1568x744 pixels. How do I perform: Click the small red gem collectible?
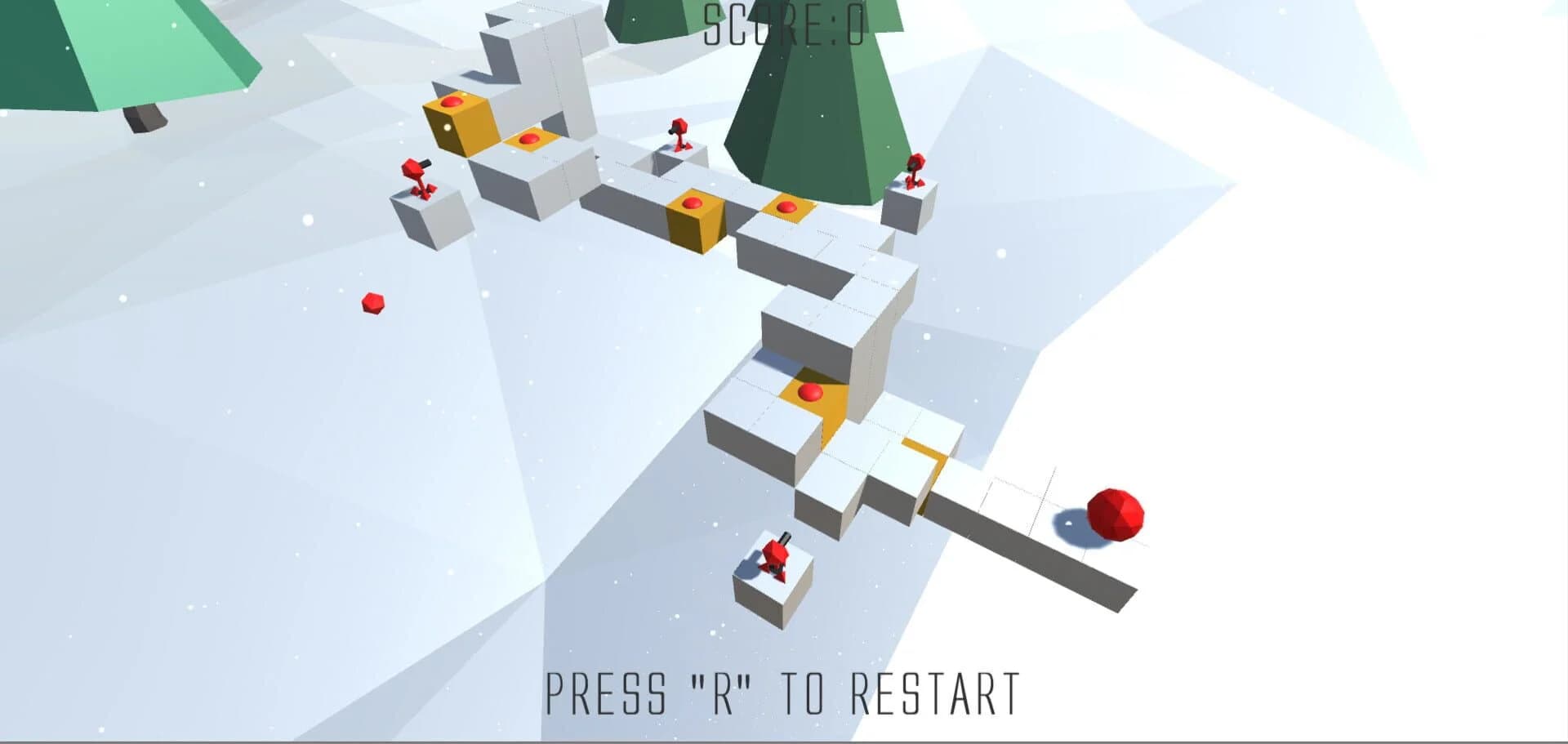tap(372, 304)
